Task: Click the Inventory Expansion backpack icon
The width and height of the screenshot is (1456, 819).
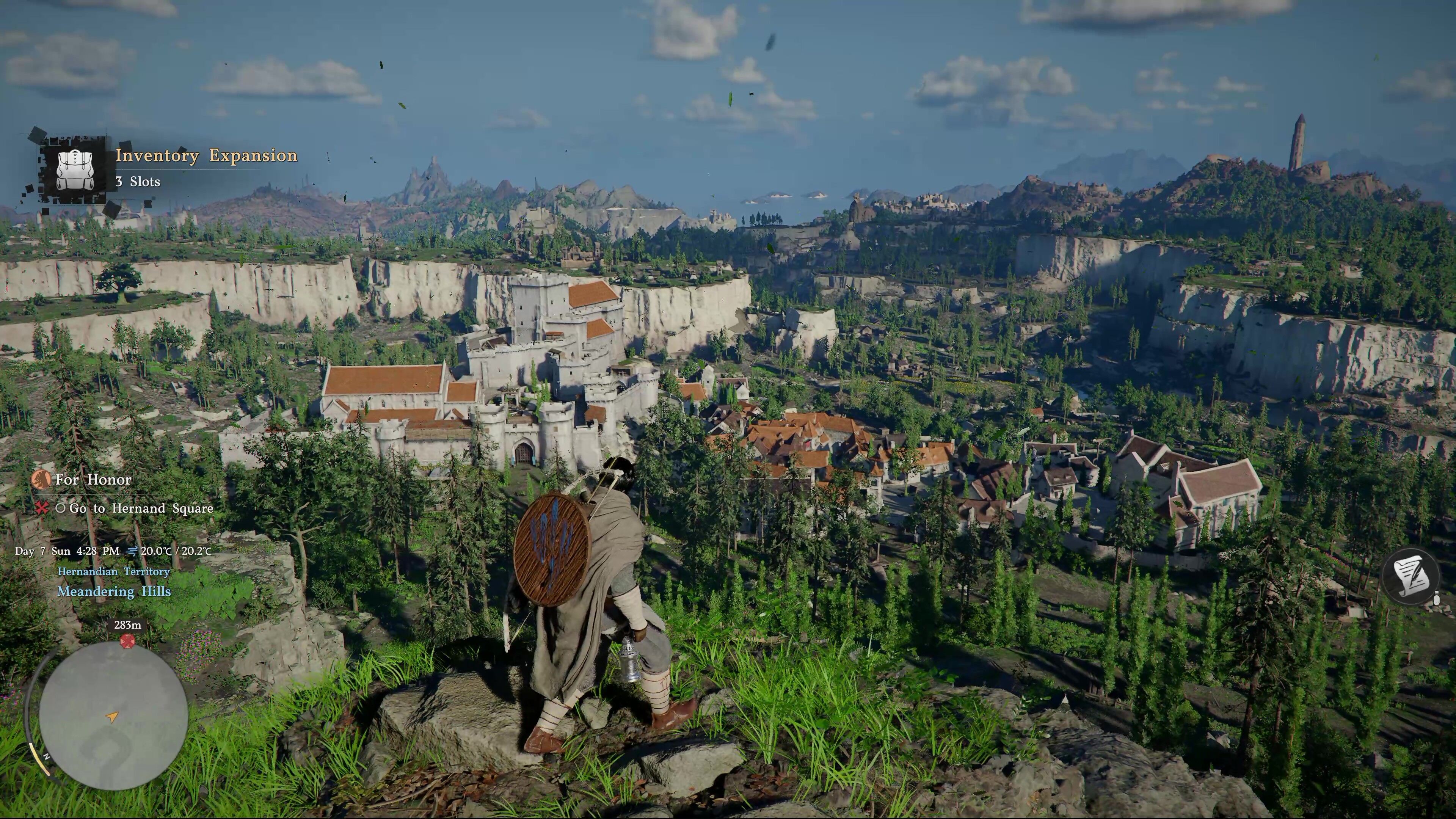Action: pyautogui.click(x=77, y=169)
